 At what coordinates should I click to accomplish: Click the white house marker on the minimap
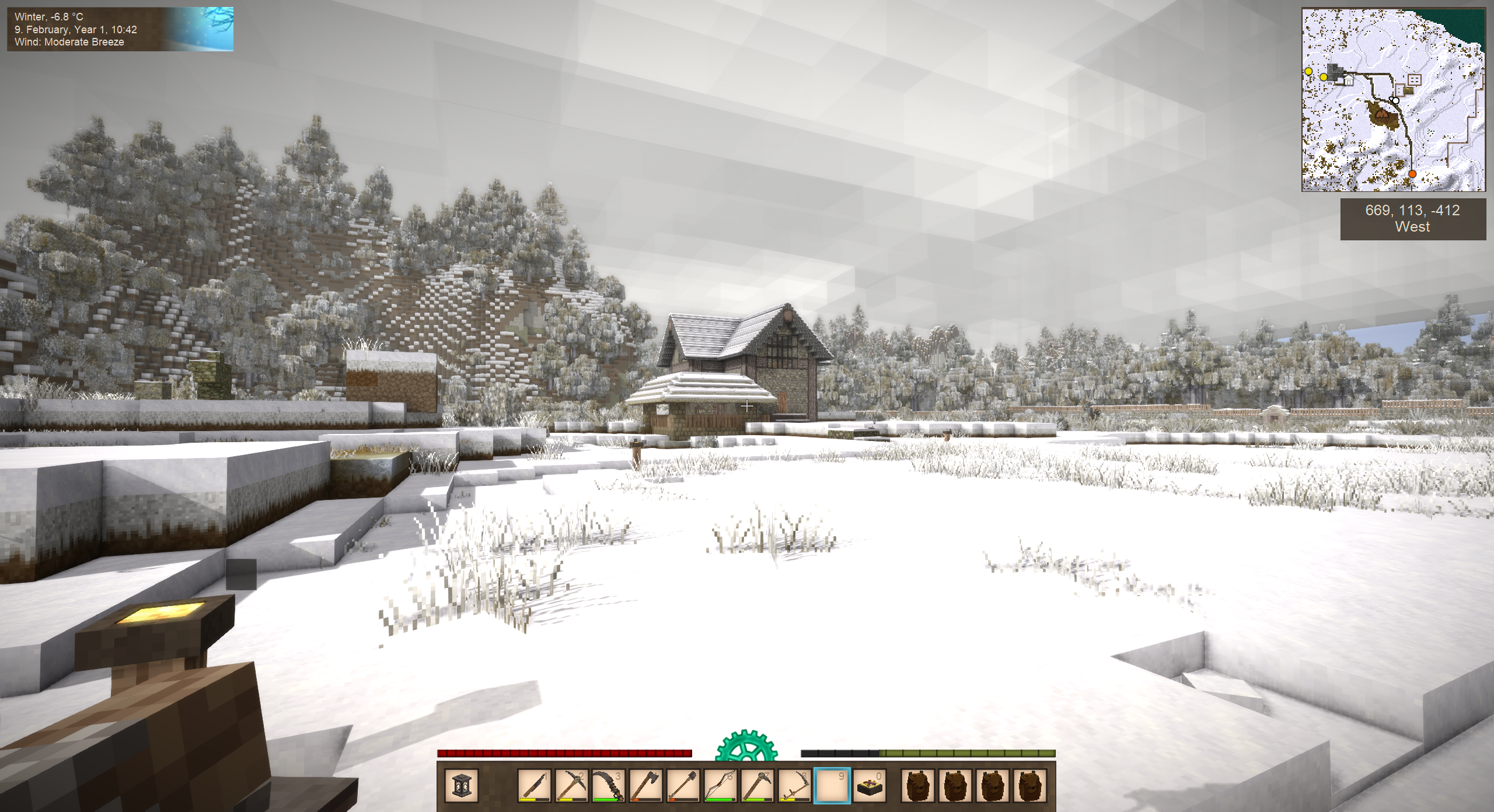click(x=1349, y=80)
